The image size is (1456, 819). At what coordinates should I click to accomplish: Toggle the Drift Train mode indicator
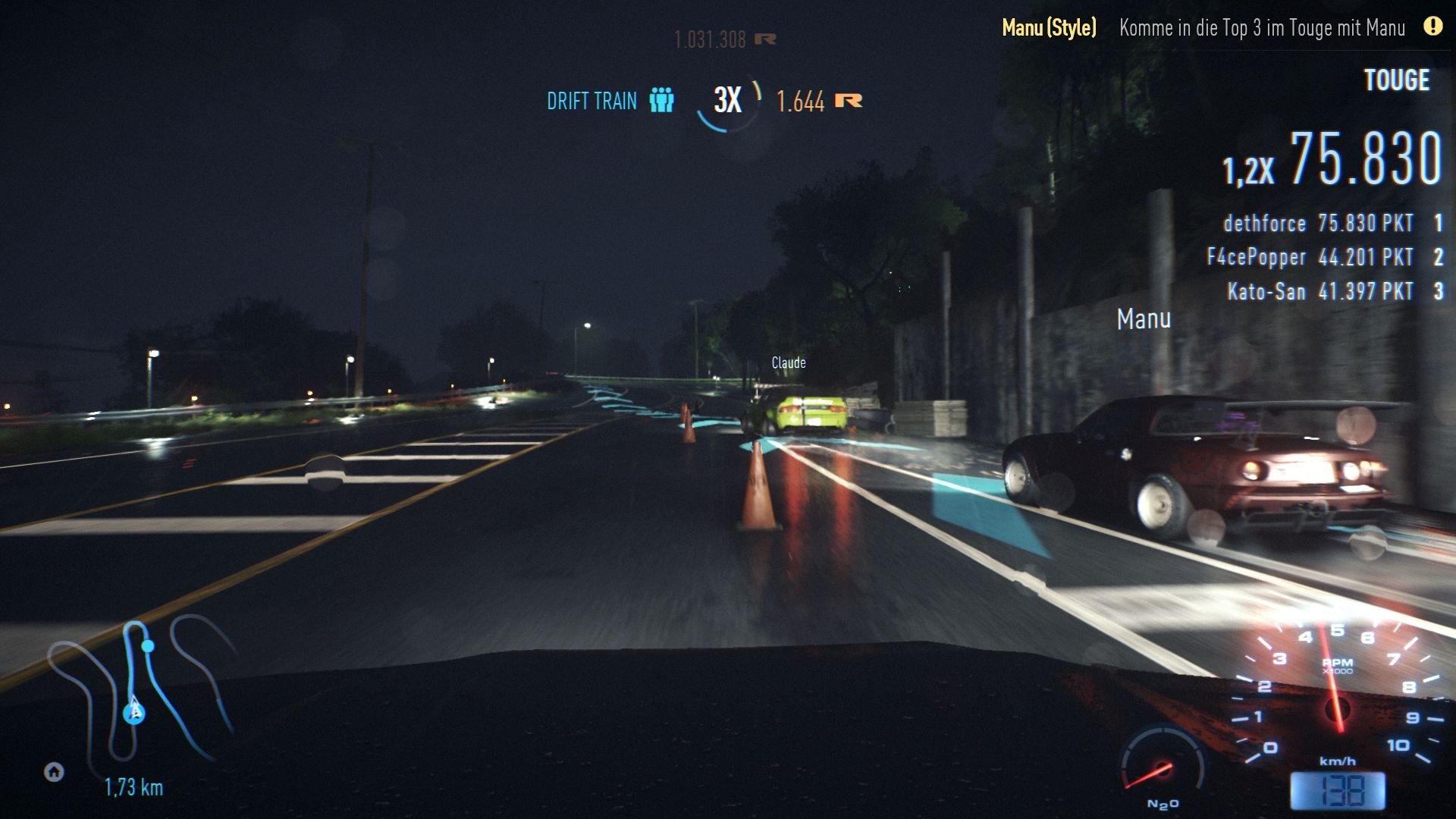(591, 100)
